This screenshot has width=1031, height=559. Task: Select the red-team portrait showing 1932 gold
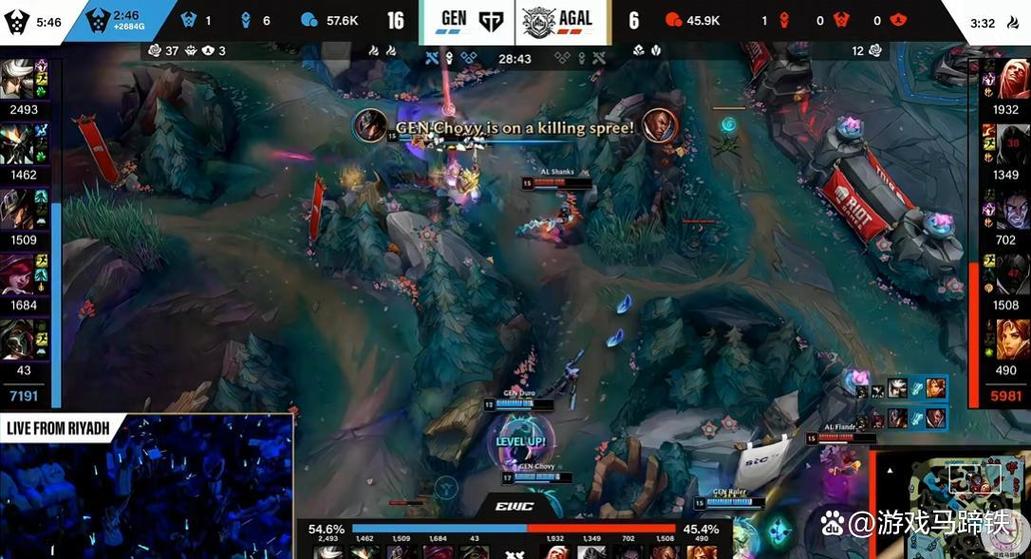click(1012, 80)
